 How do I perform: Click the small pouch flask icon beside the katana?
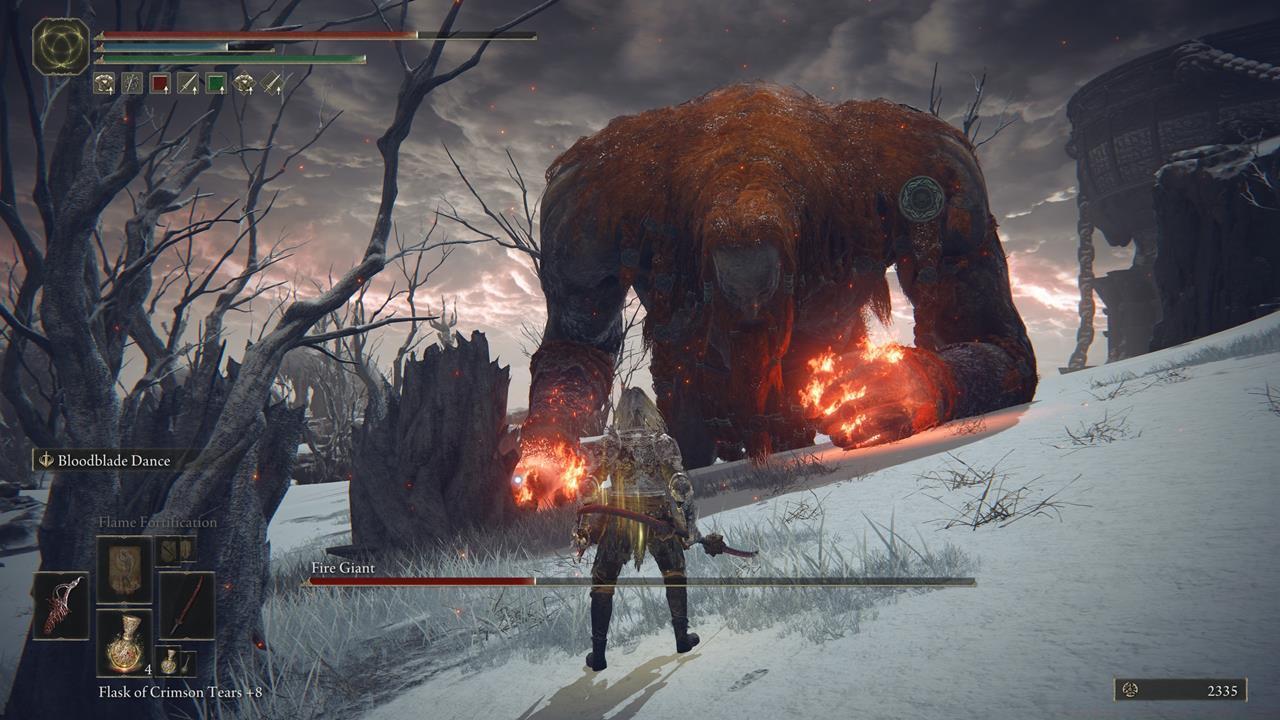coord(170,661)
